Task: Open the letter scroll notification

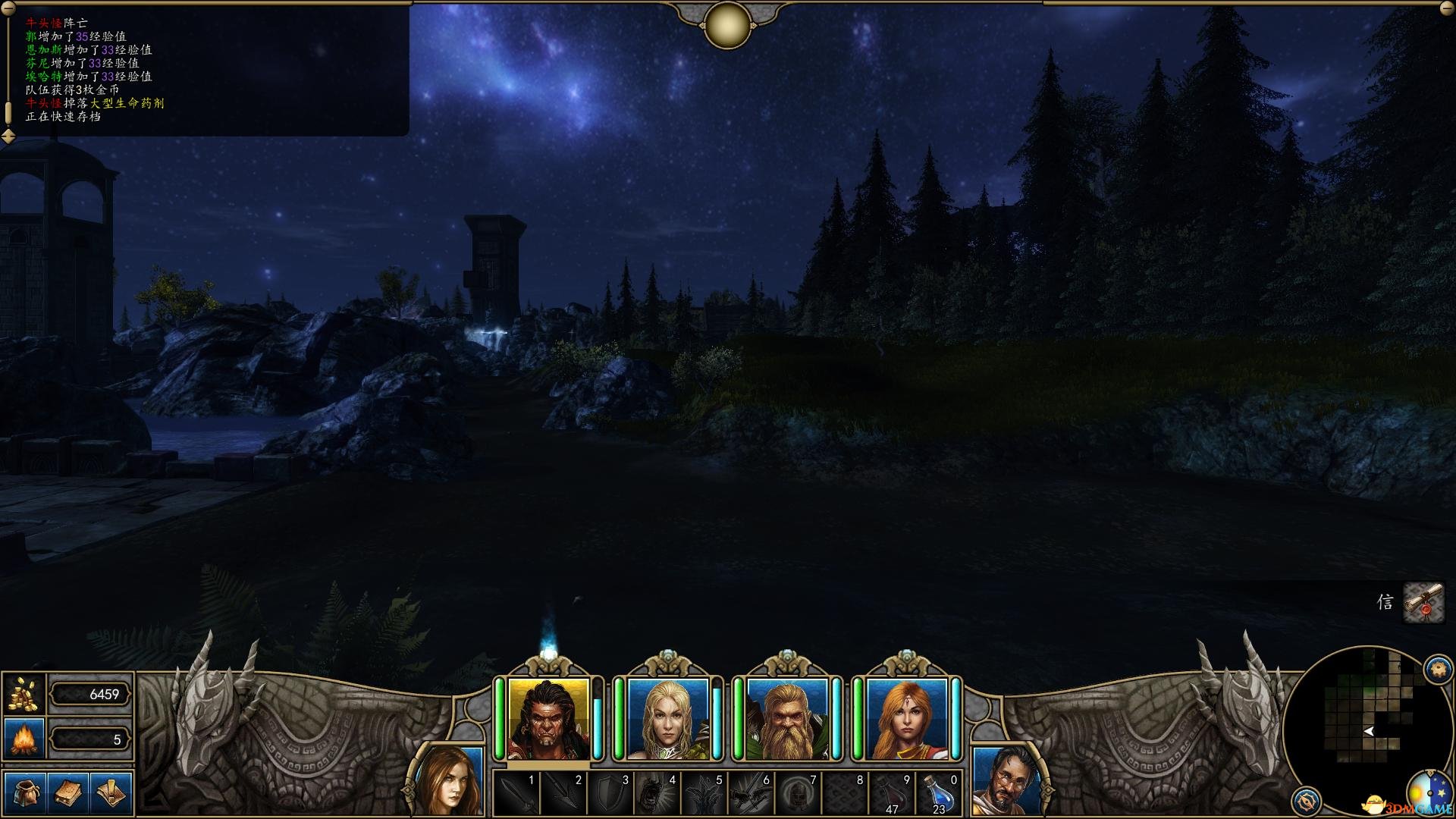Action: (x=1423, y=603)
